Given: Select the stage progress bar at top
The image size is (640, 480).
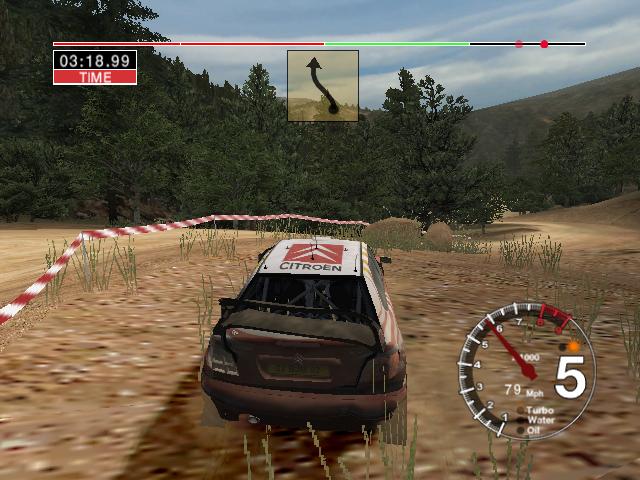Looking at the screenshot, I should pos(319,44).
